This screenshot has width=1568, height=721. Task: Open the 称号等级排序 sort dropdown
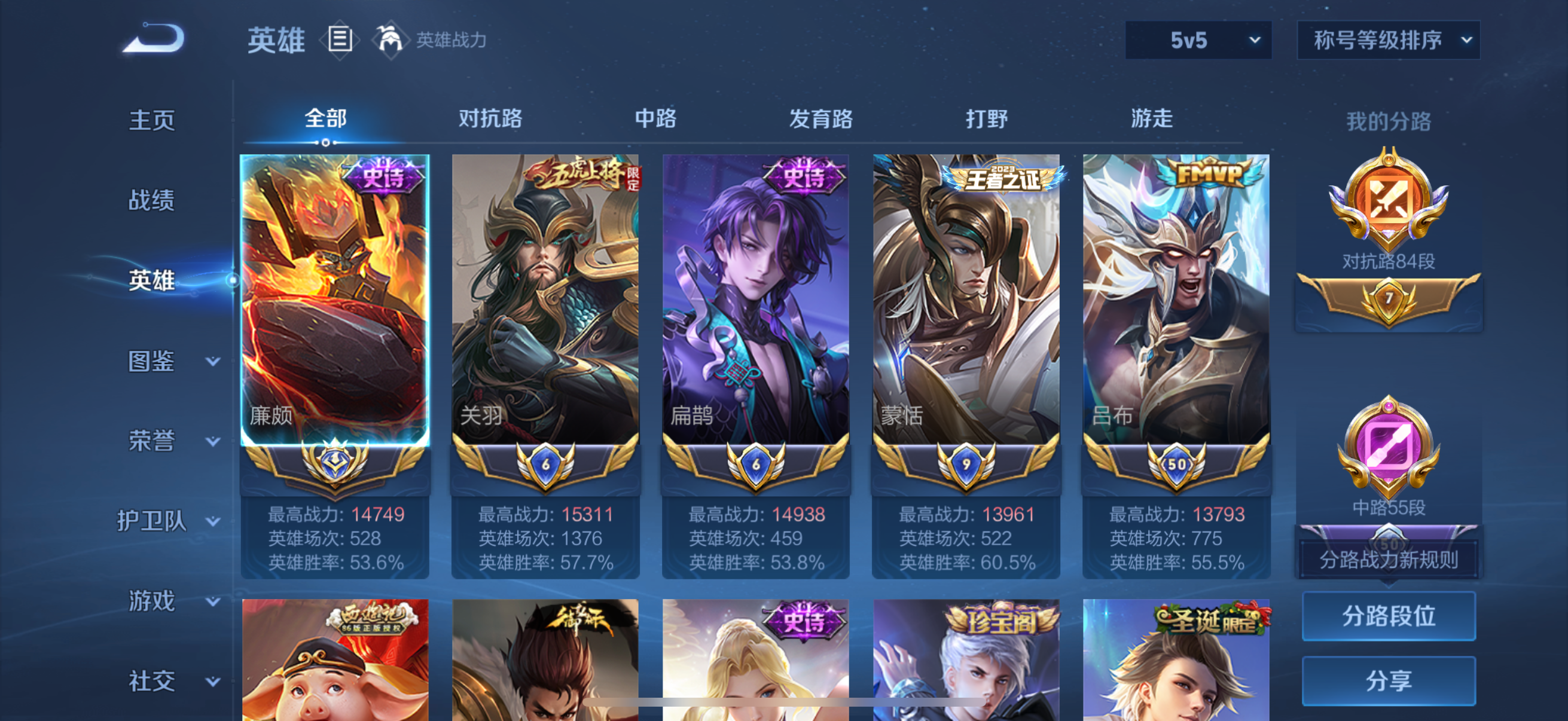1388,39
